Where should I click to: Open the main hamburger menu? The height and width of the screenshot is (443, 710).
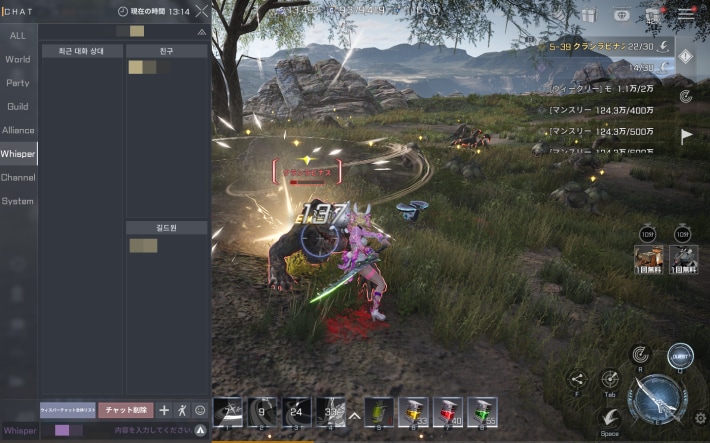pos(687,14)
